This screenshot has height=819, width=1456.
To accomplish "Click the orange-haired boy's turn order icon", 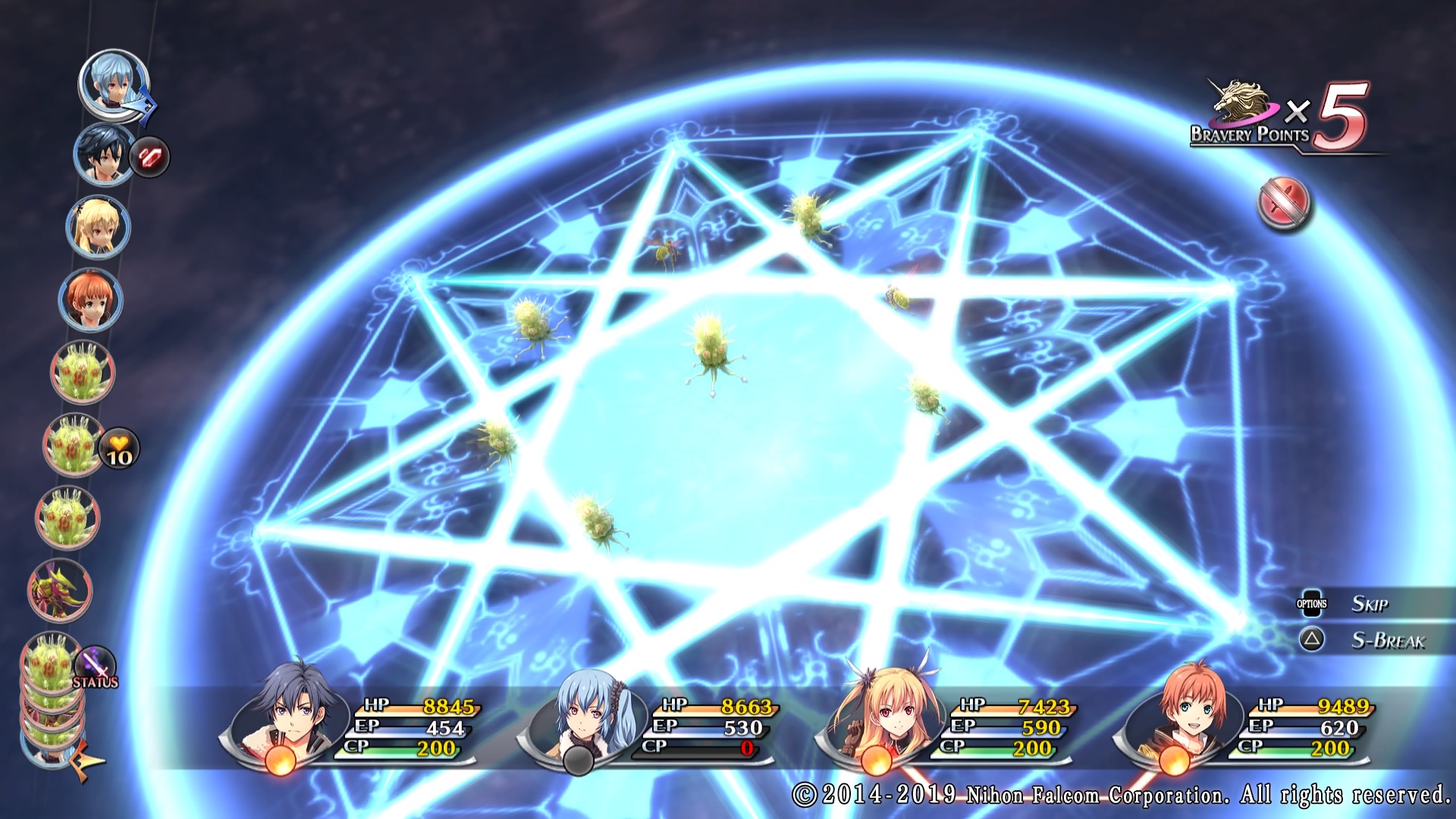I will coord(90,300).
